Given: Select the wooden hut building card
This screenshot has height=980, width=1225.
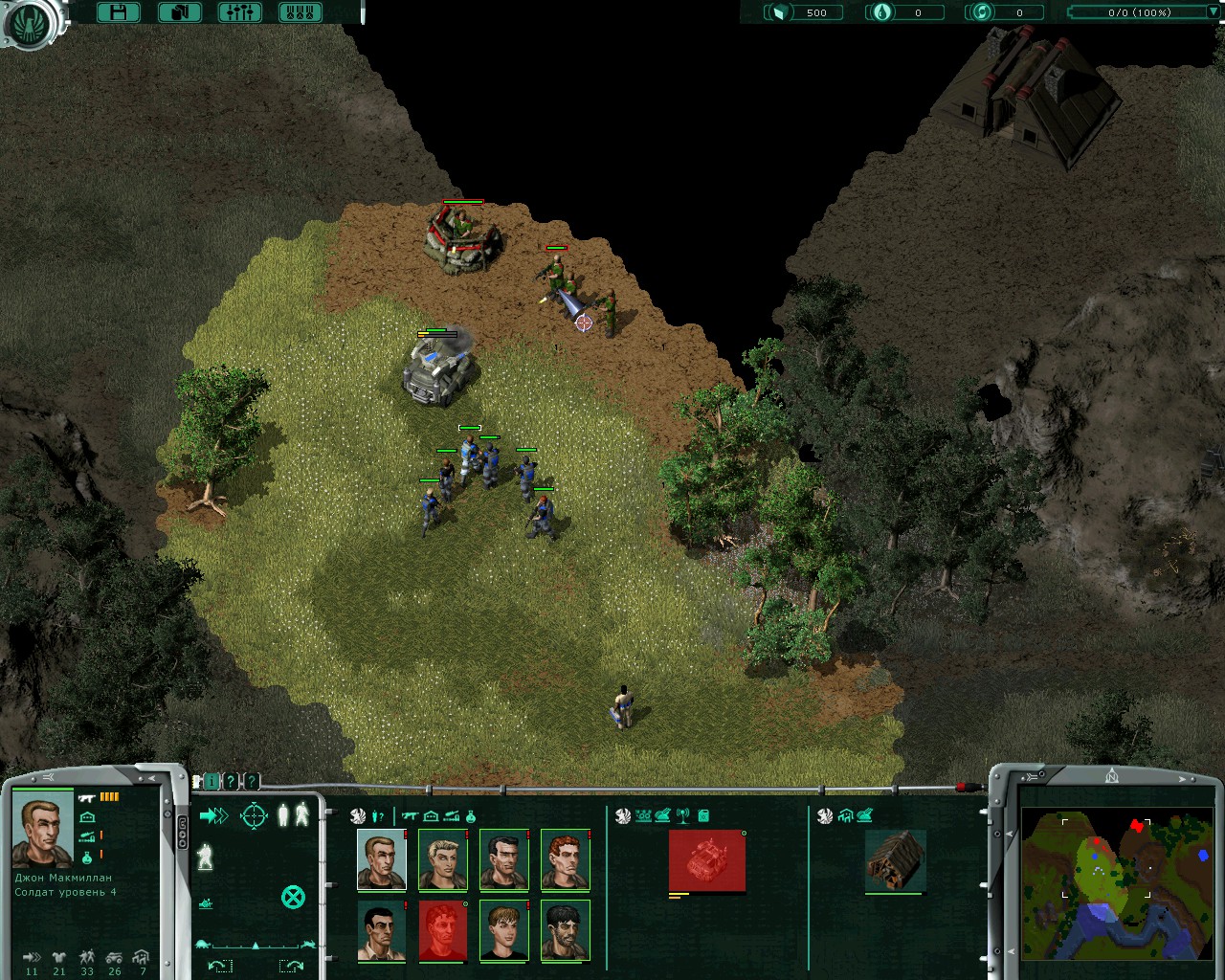Looking at the screenshot, I should pyautogui.click(x=895, y=860).
